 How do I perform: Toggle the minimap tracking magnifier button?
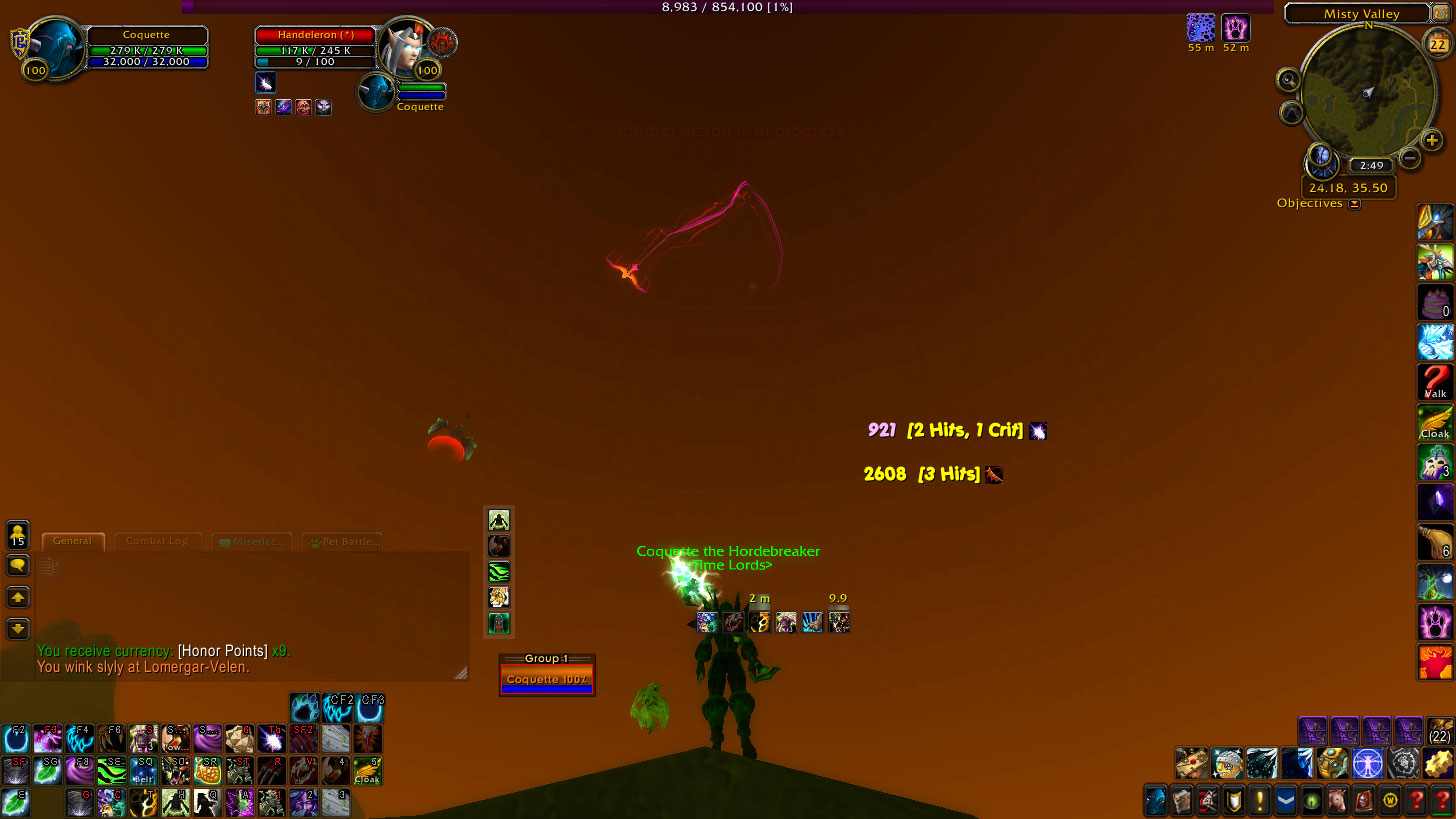[1288, 81]
